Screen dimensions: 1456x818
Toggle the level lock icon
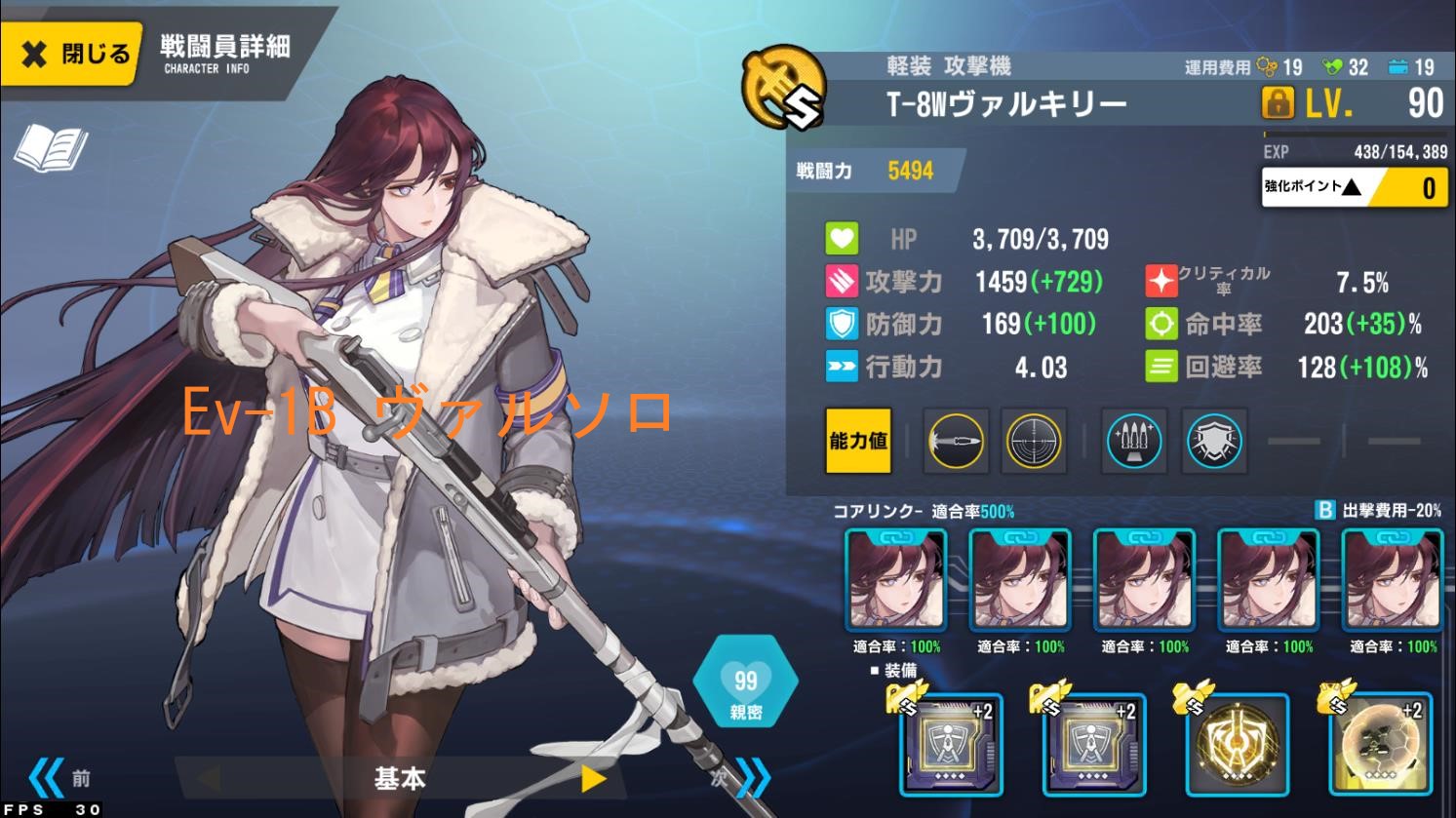tap(1278, 101)
